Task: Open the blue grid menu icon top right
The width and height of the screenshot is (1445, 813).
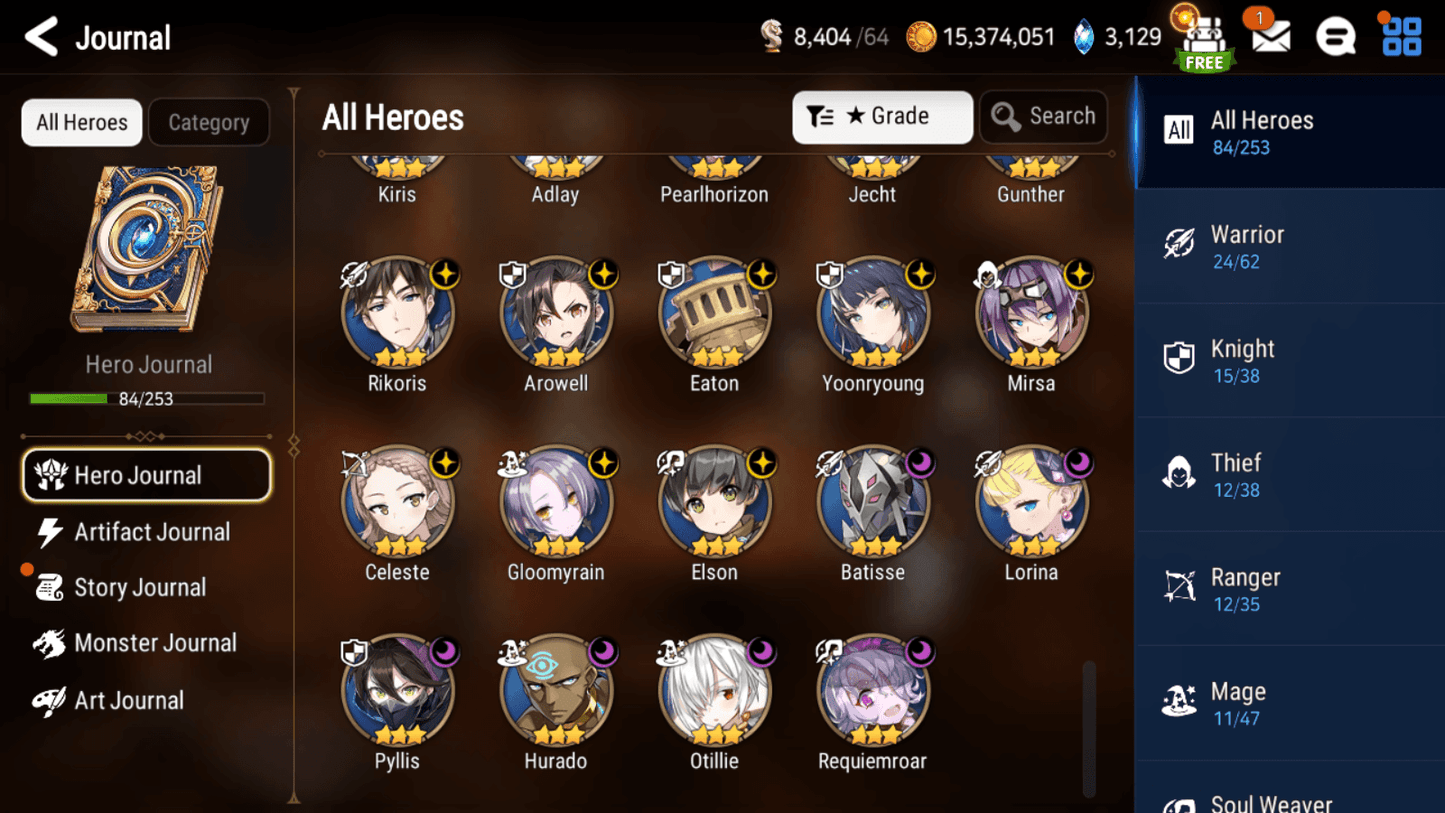Action: pos(1404,36)
